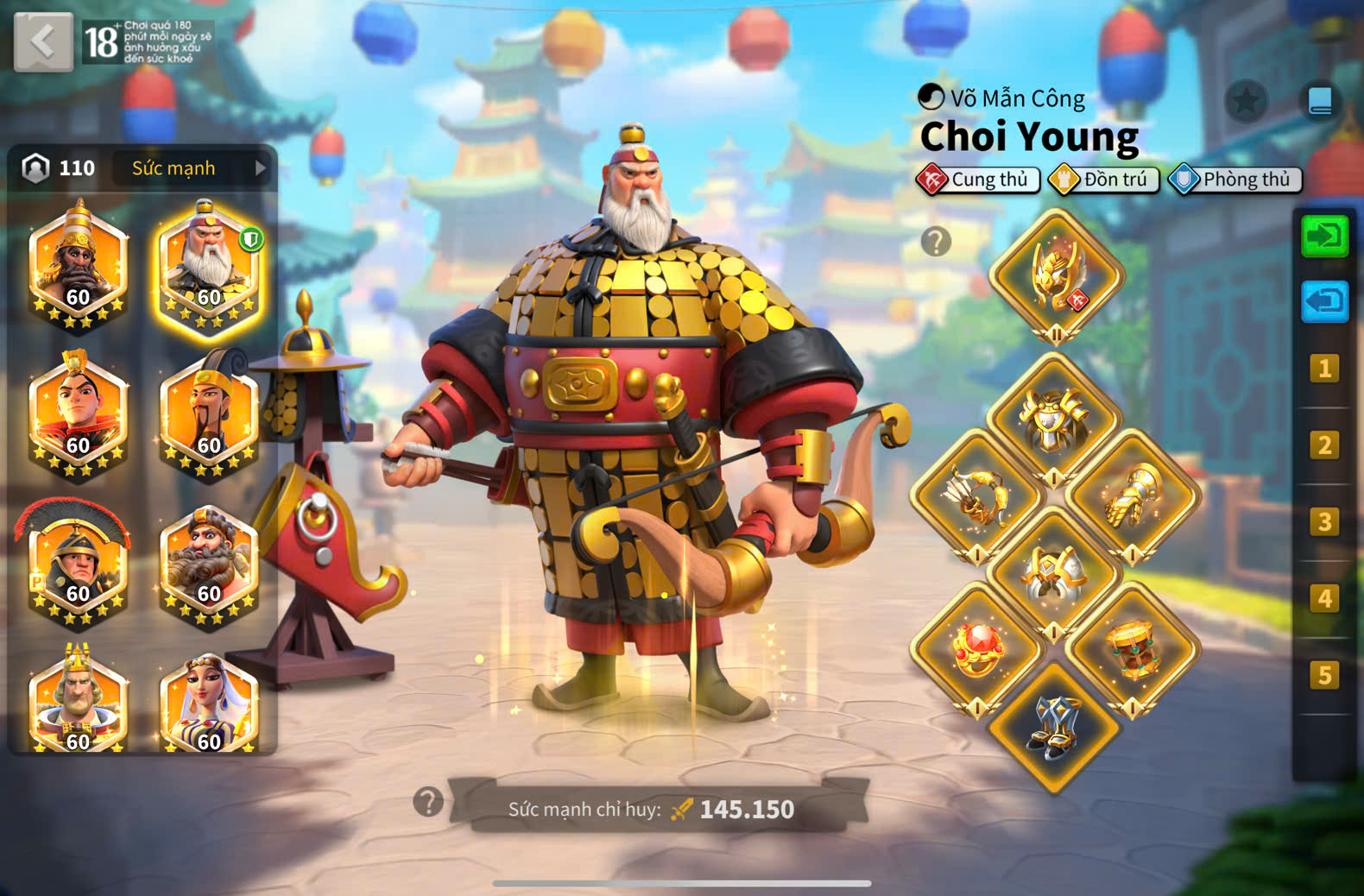
Task: Open the blue book guide icon
Action: click(1320, 102)
